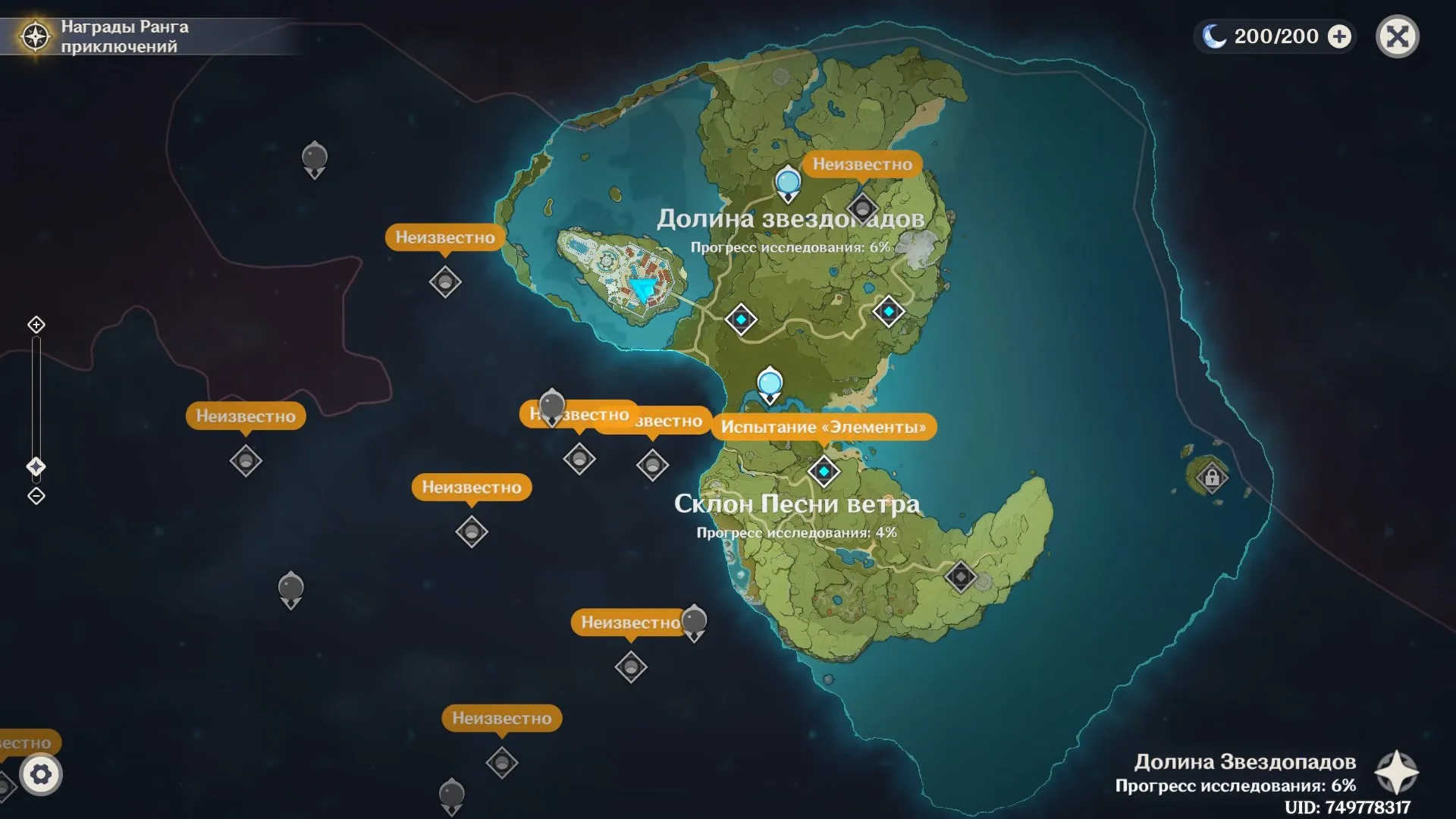This screenshot has width=1456, height=819.
Task: Open region selector star icon for Долина Звездопадов
Action: (x=1396, y=773)
